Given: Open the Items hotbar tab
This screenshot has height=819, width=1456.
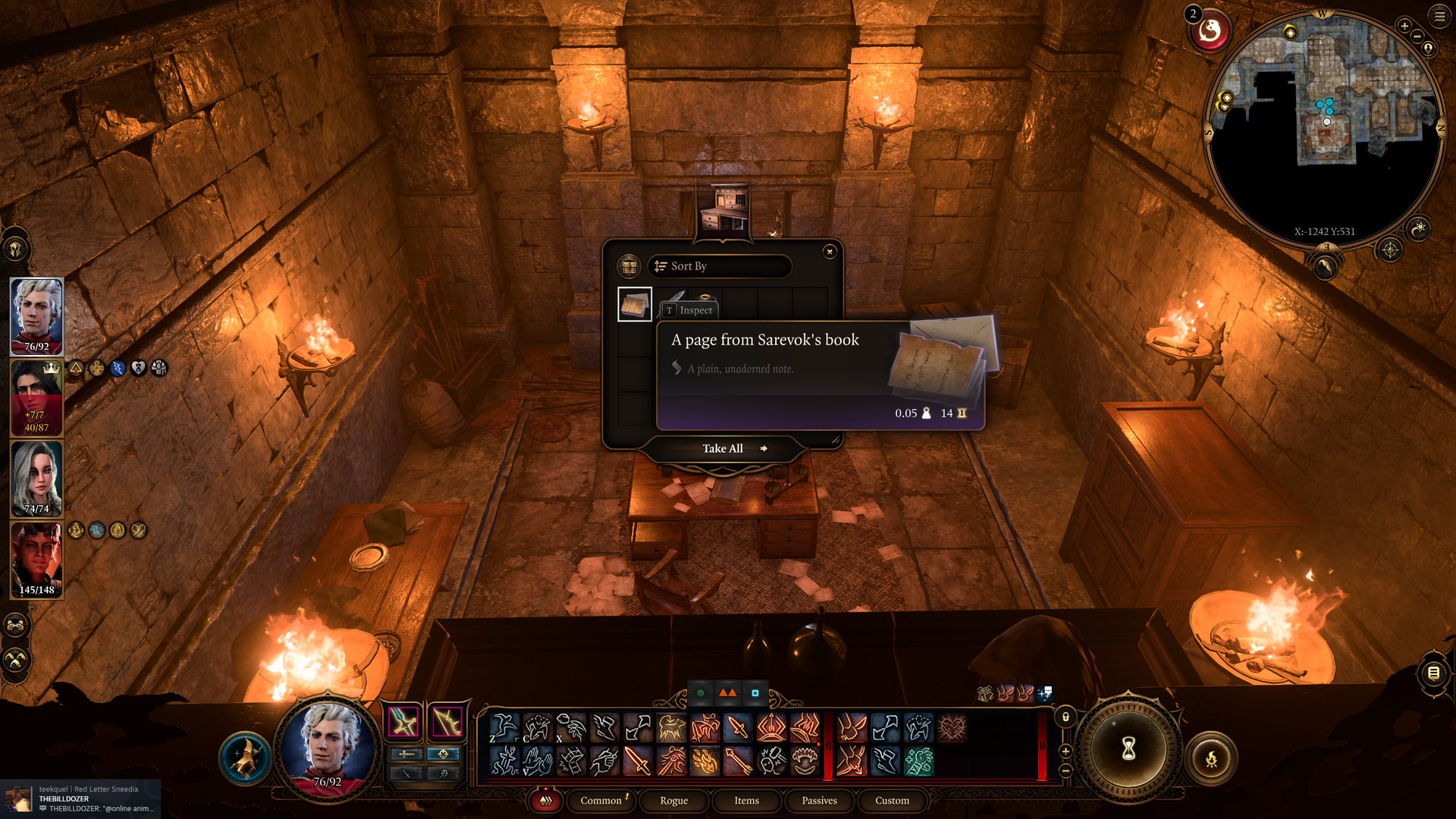Looking at the screenshot, I should [x=746, y=801].
